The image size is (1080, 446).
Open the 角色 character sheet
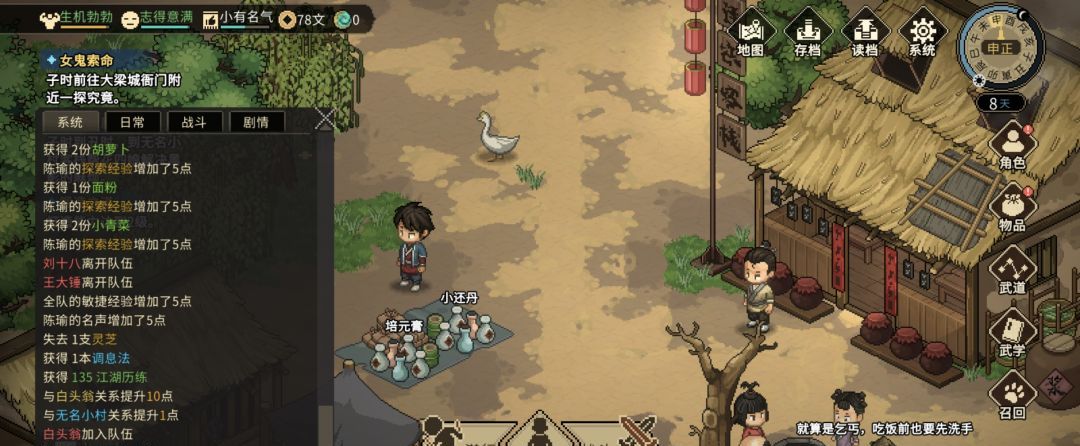tap(1012, 145)
